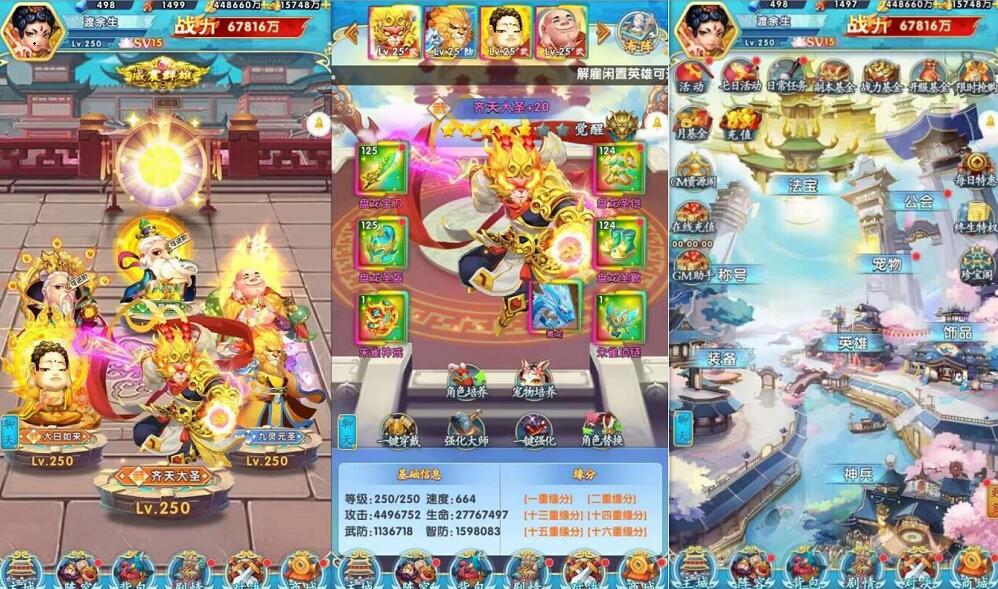Open 宠物培养 pet training
The width and height of the screenshot is (998, 589).
pyautogui.click(x=535, y=381)
